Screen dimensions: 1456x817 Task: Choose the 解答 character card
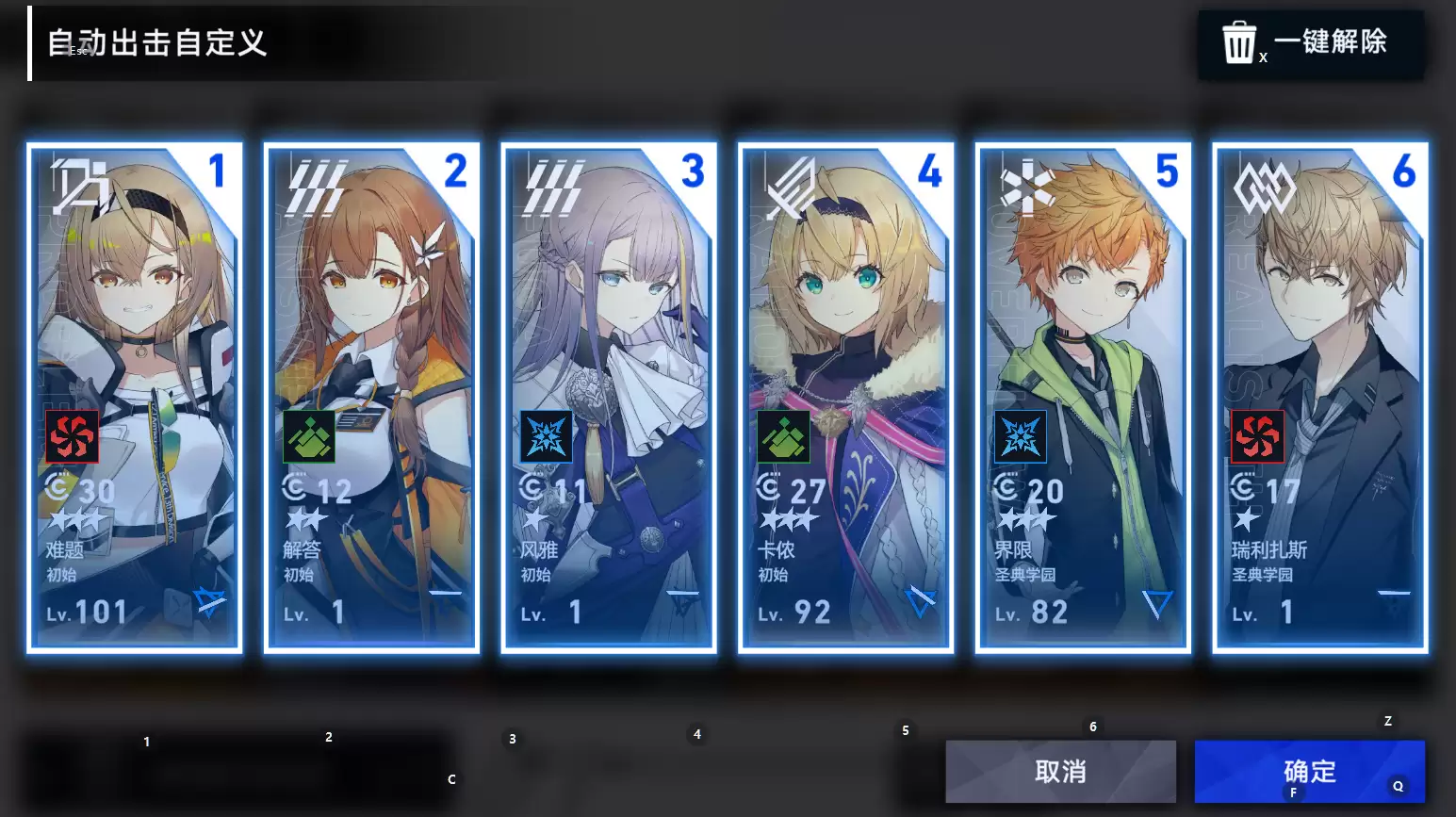pyautogui.click(x=372, y=397)
